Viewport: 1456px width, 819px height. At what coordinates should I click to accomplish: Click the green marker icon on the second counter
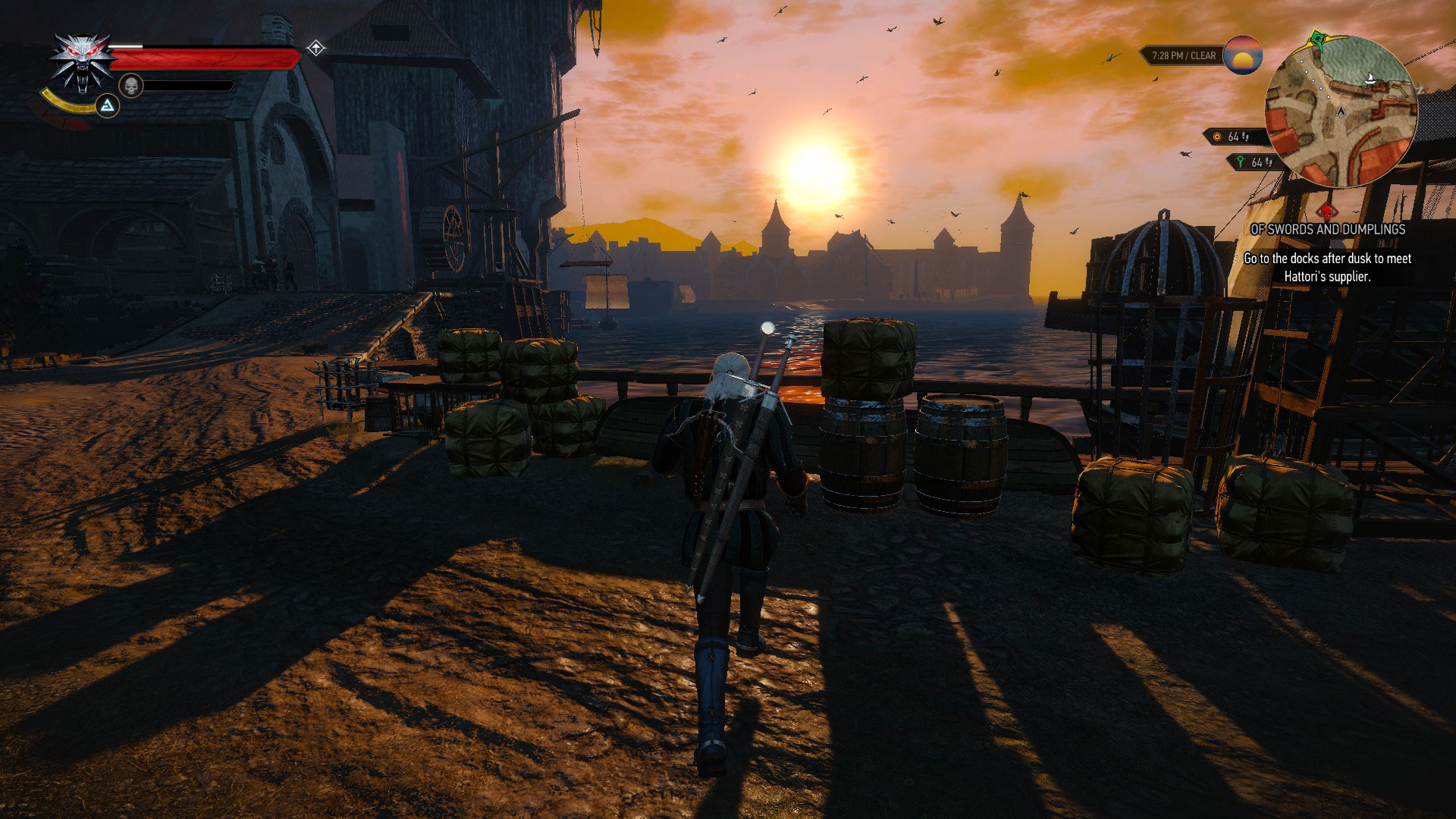click(1241, 162)
